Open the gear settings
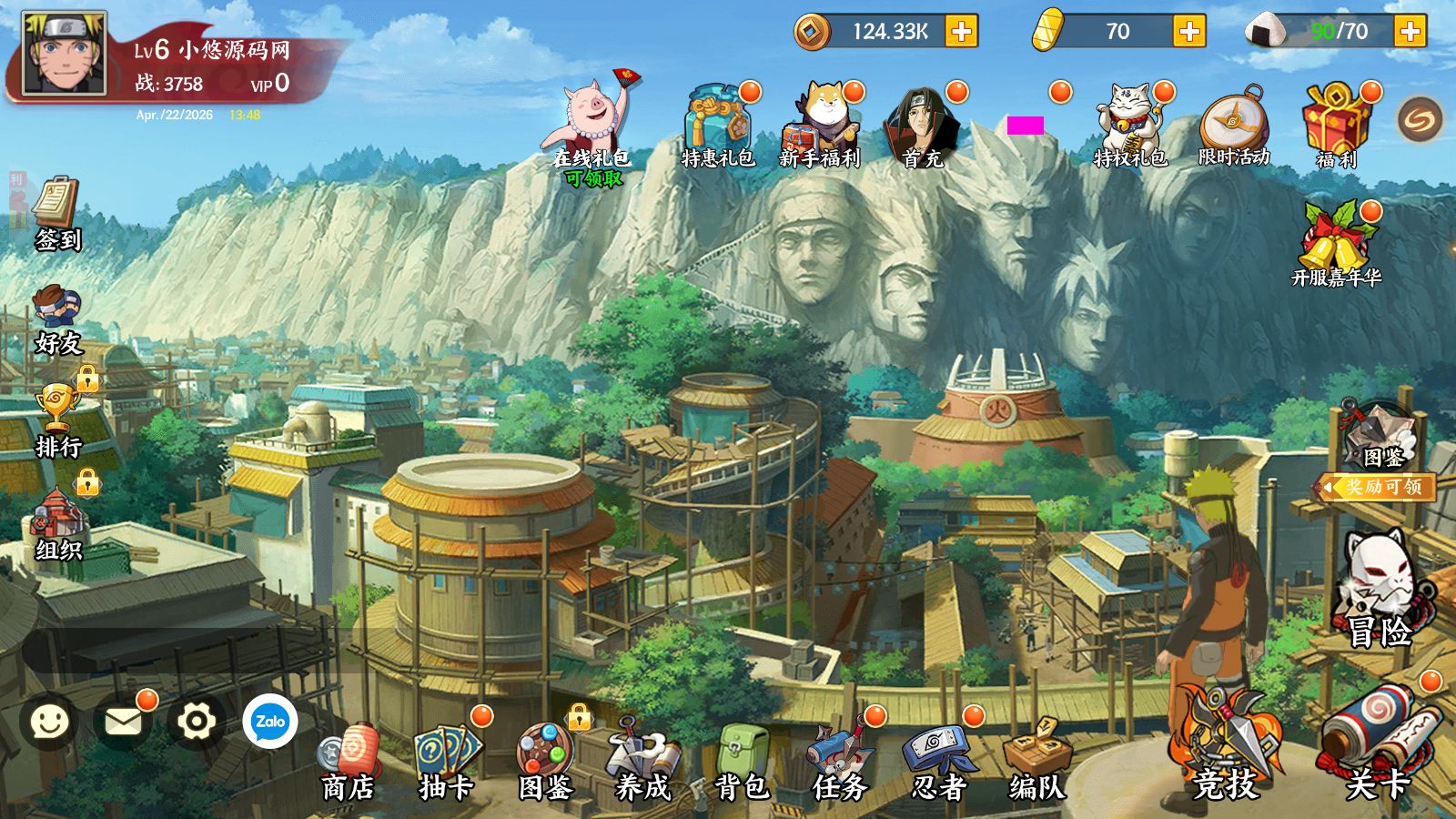This screenshot has width=1456, height=819. click(196, 722)
